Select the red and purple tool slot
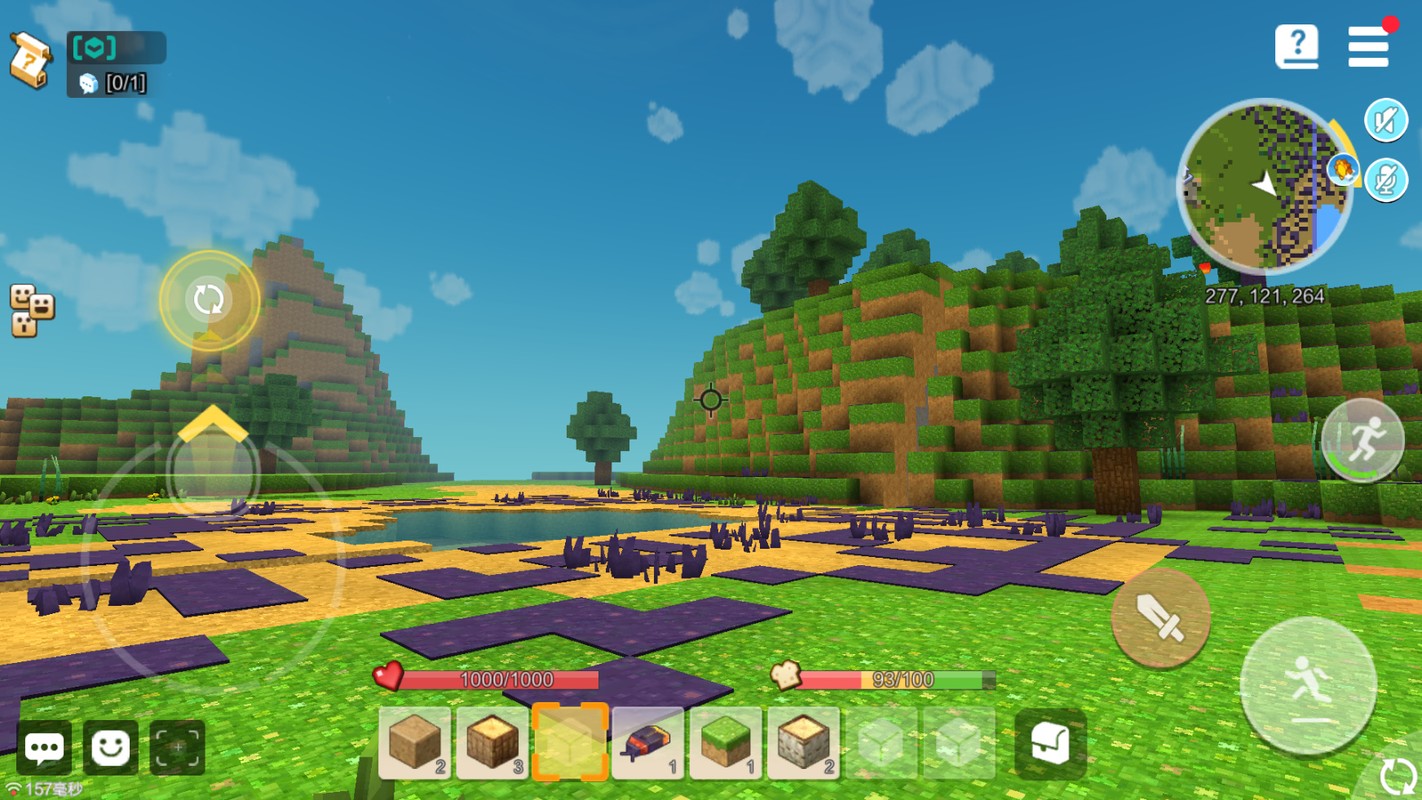Viewport: 1422px width, 800px height. click(648, 743)
